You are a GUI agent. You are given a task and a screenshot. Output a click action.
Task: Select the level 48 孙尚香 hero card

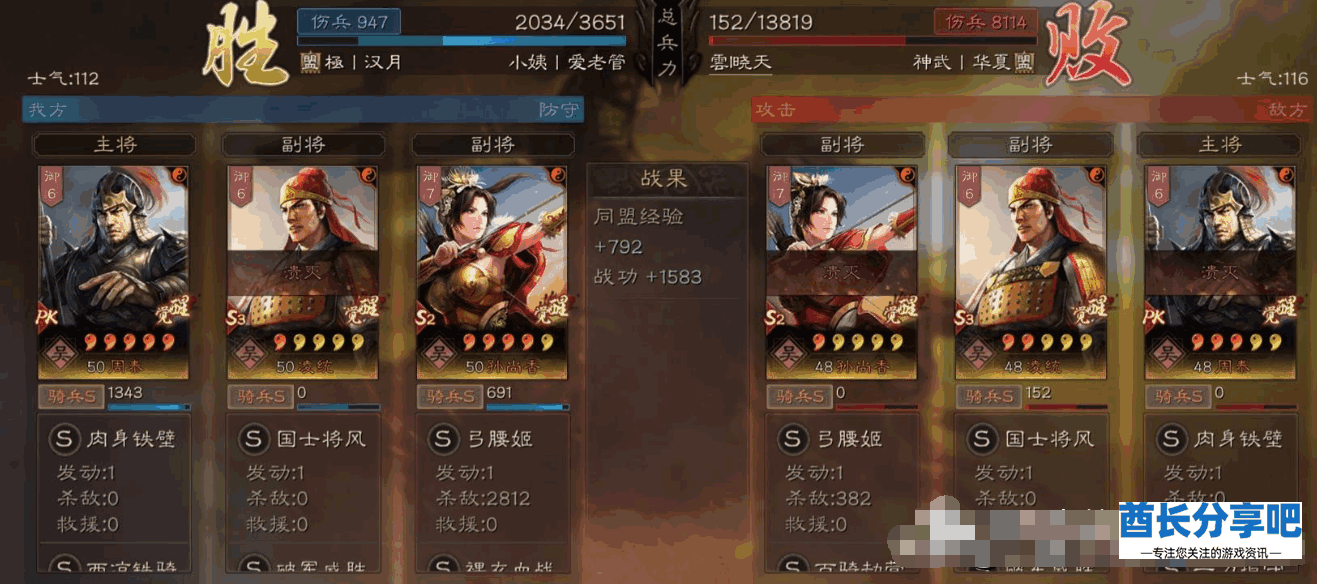[x=840, y=271]
